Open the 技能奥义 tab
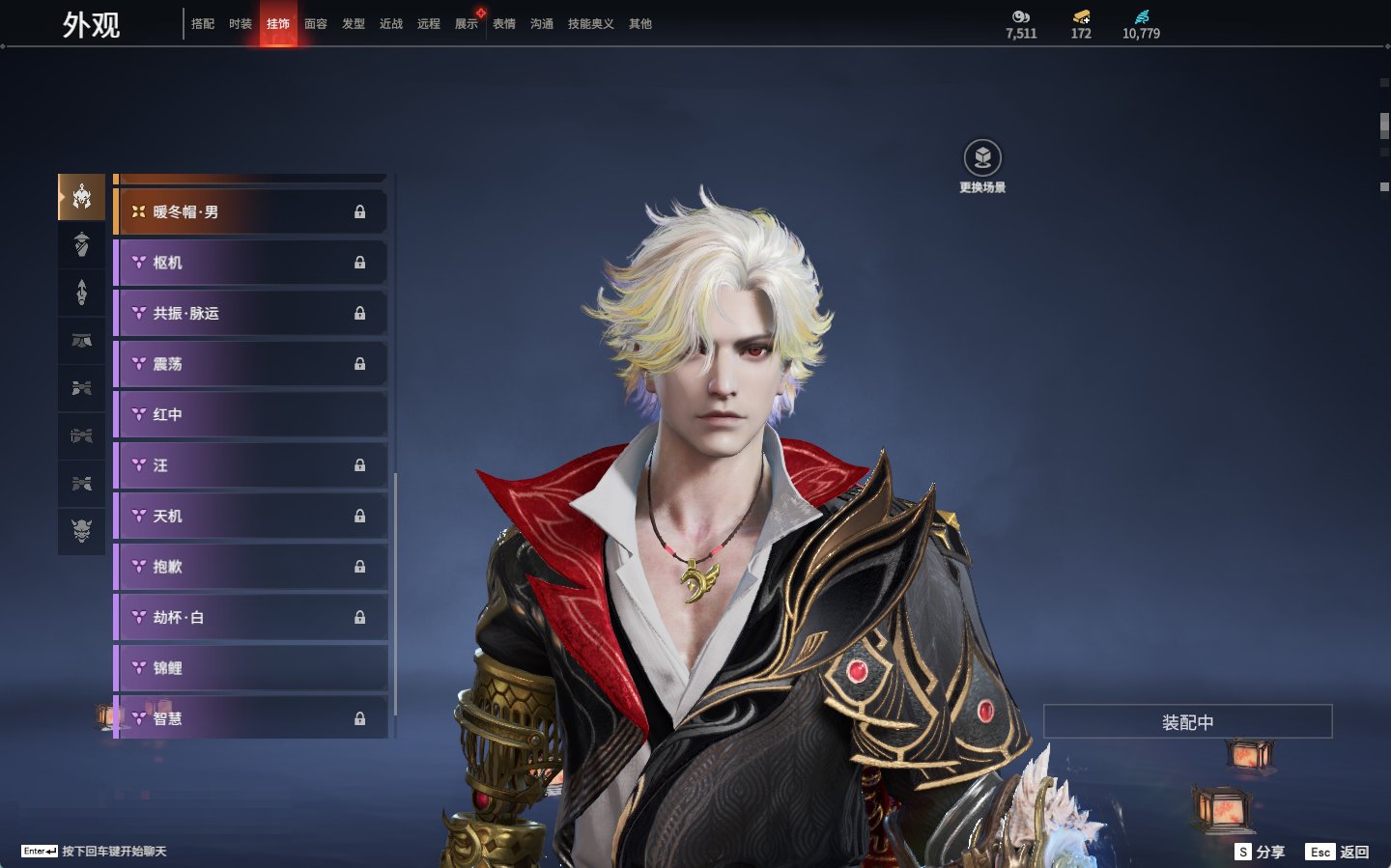The image size is (1391, 868). 590,24
